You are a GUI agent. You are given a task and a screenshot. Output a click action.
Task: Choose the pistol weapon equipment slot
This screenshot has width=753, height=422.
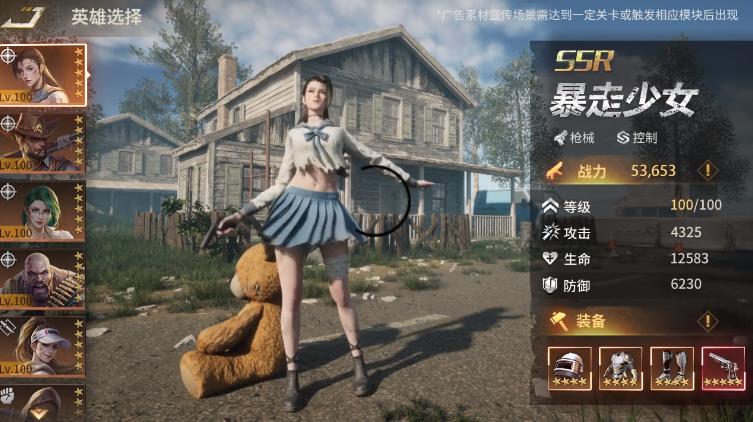click(x=723, y=368)
